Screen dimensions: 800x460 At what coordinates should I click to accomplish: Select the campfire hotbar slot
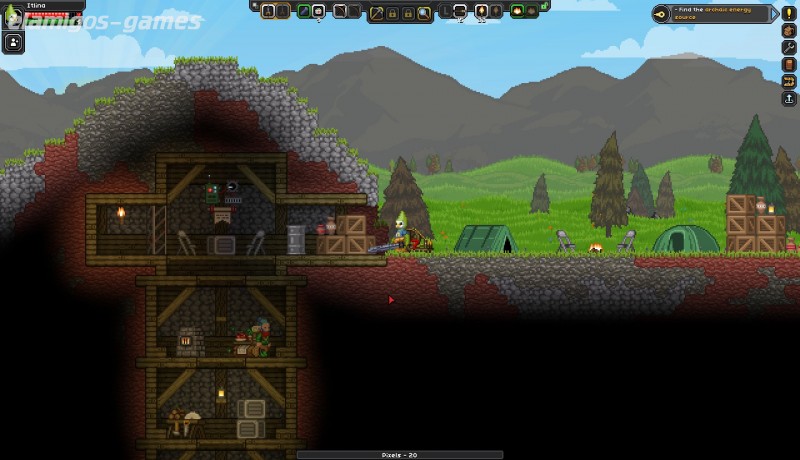pyautogui.click(x=518, y=11)
